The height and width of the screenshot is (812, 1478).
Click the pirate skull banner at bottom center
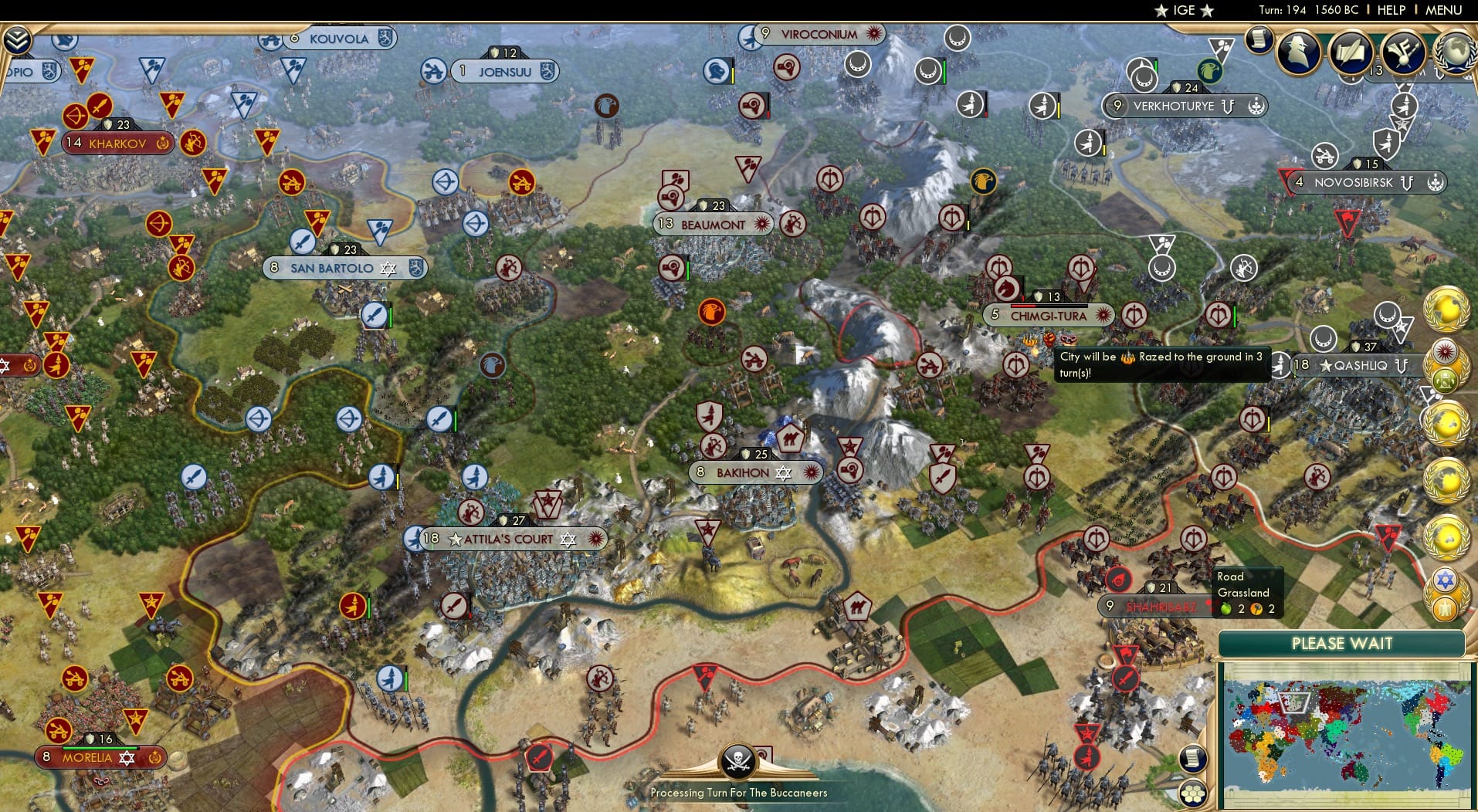click(738, 760)
